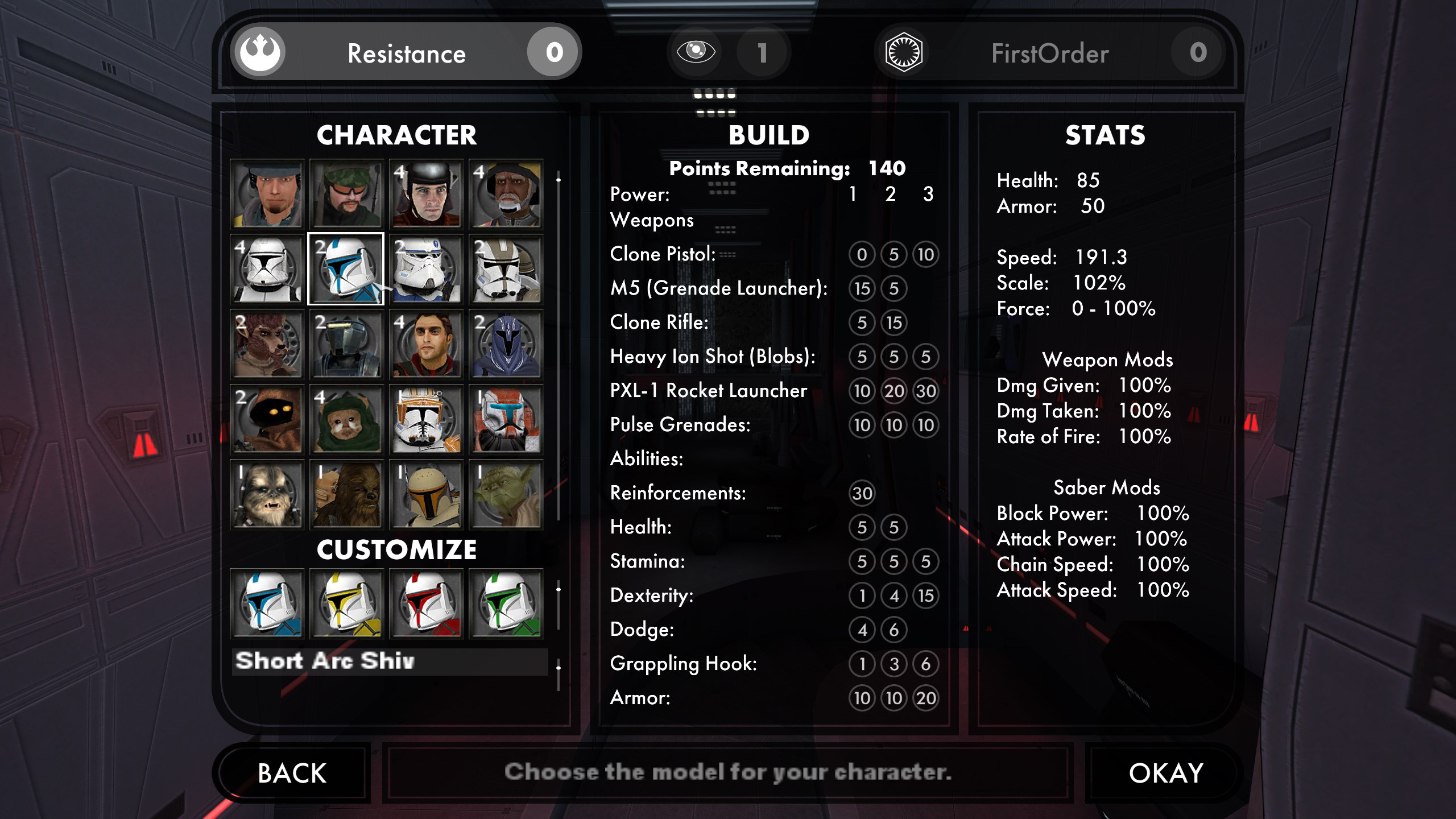Choose the blue clone helmet skin

pos(267,604)
